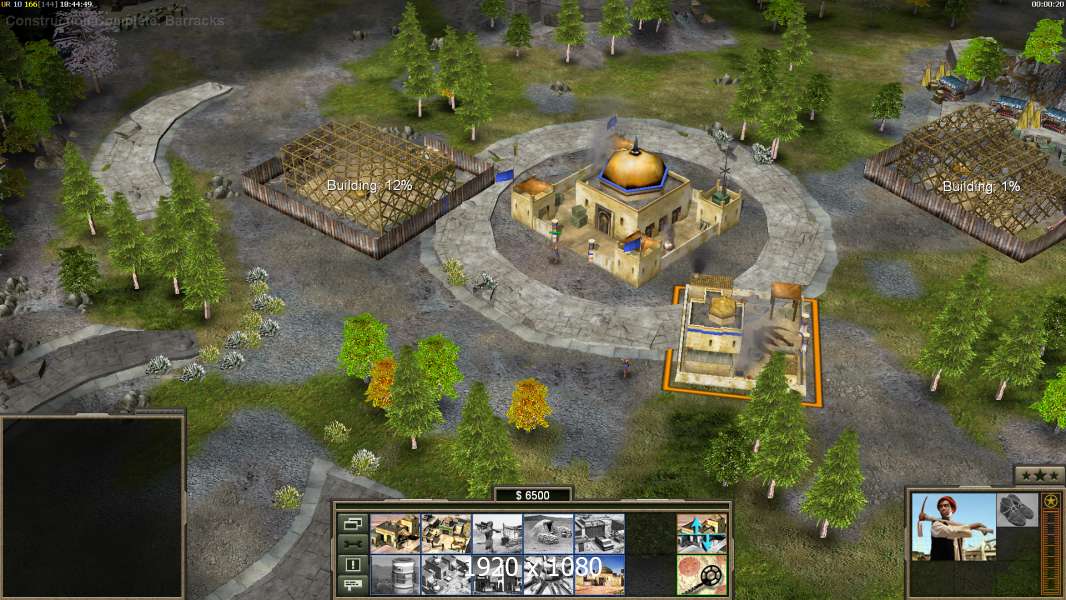1066x600 pixels.
Task: Choose the Demo Trap barrel icon
Action: coord(395,575)
